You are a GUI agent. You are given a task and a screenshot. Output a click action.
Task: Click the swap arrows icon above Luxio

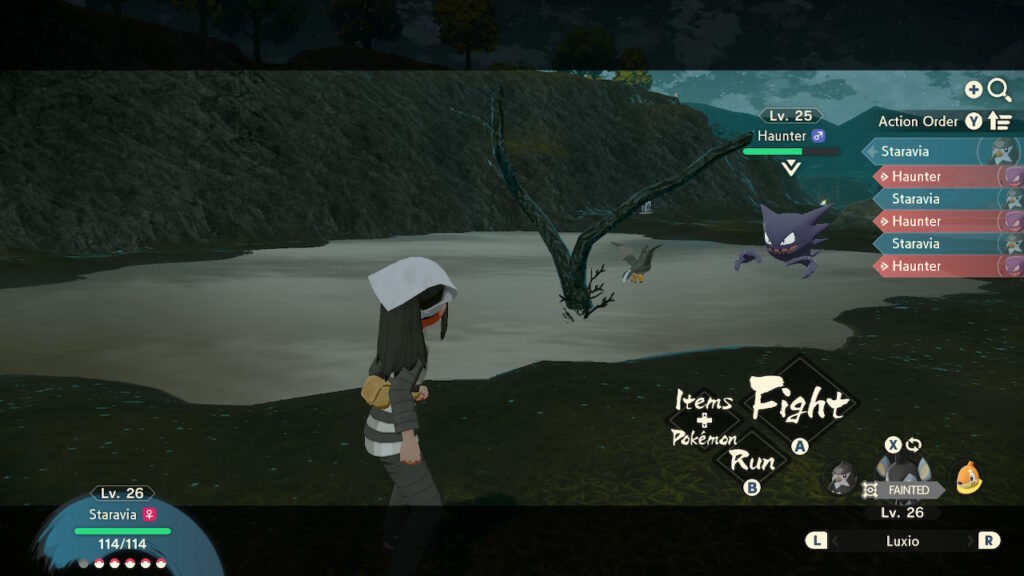(914, 444)
